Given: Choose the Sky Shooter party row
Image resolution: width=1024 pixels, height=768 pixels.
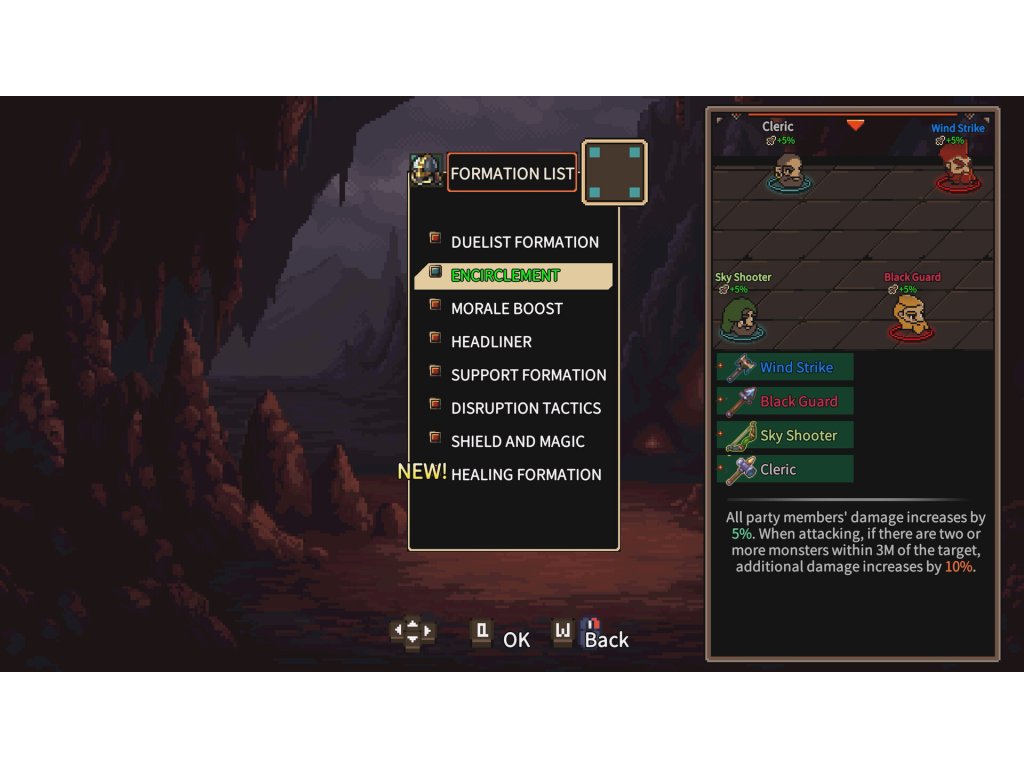Looking at the screenshot, I should (x=786, y=435).
